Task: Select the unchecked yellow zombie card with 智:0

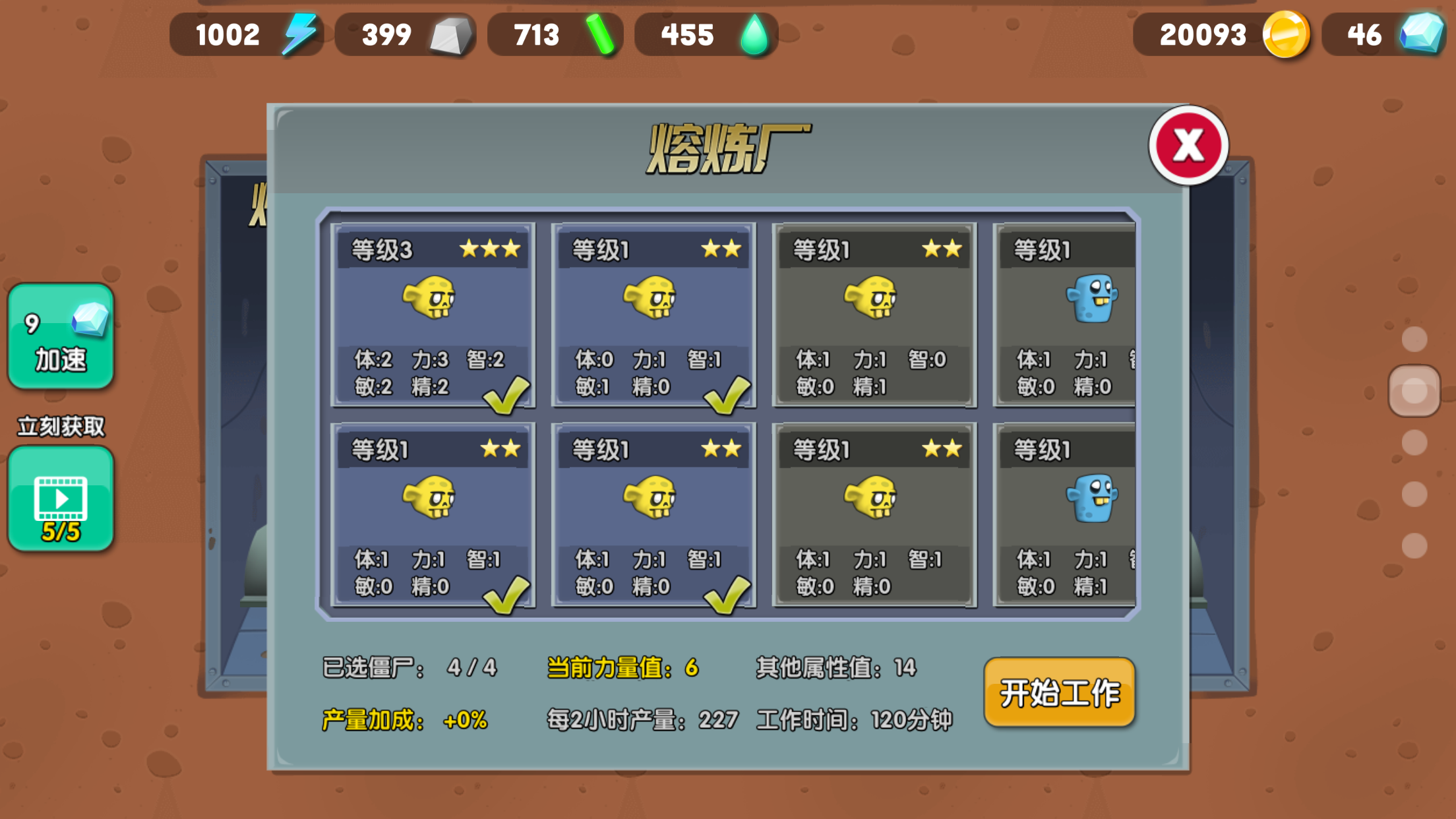Action: 874,315
